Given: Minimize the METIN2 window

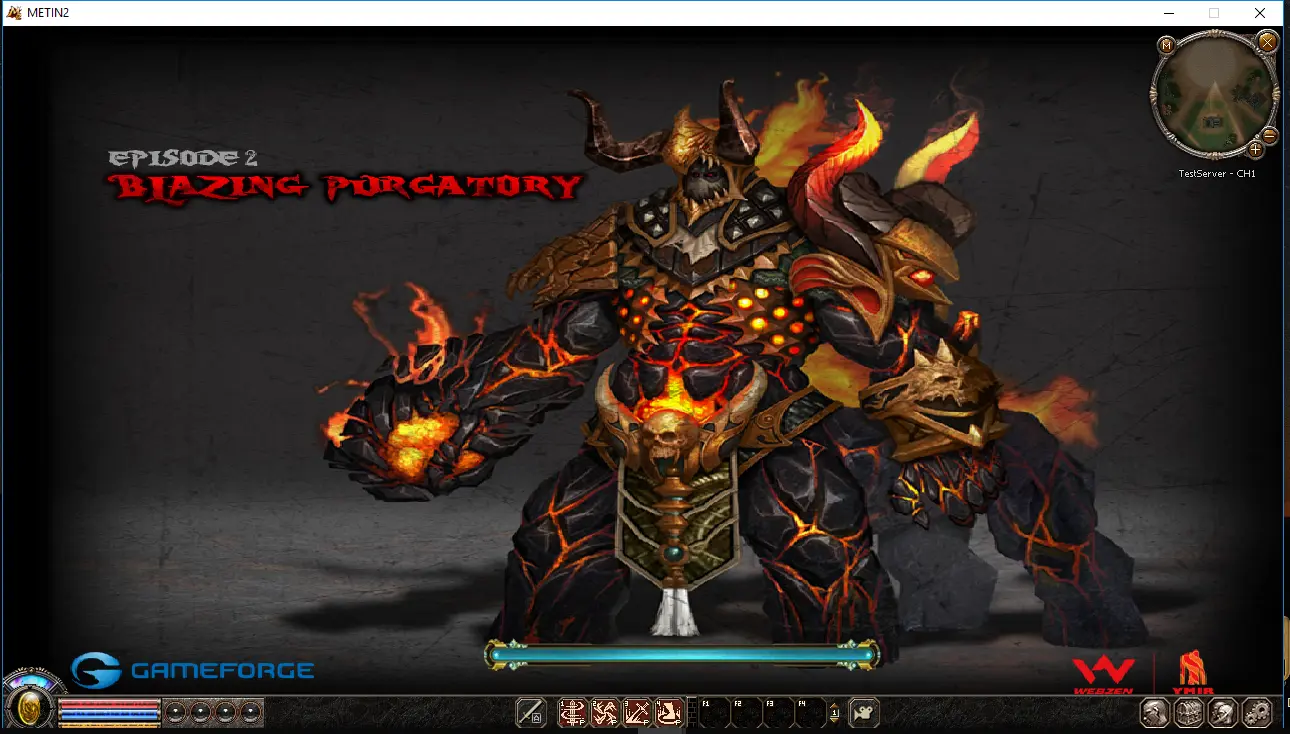Looking at the screenshot, I should coord(1169,13).
